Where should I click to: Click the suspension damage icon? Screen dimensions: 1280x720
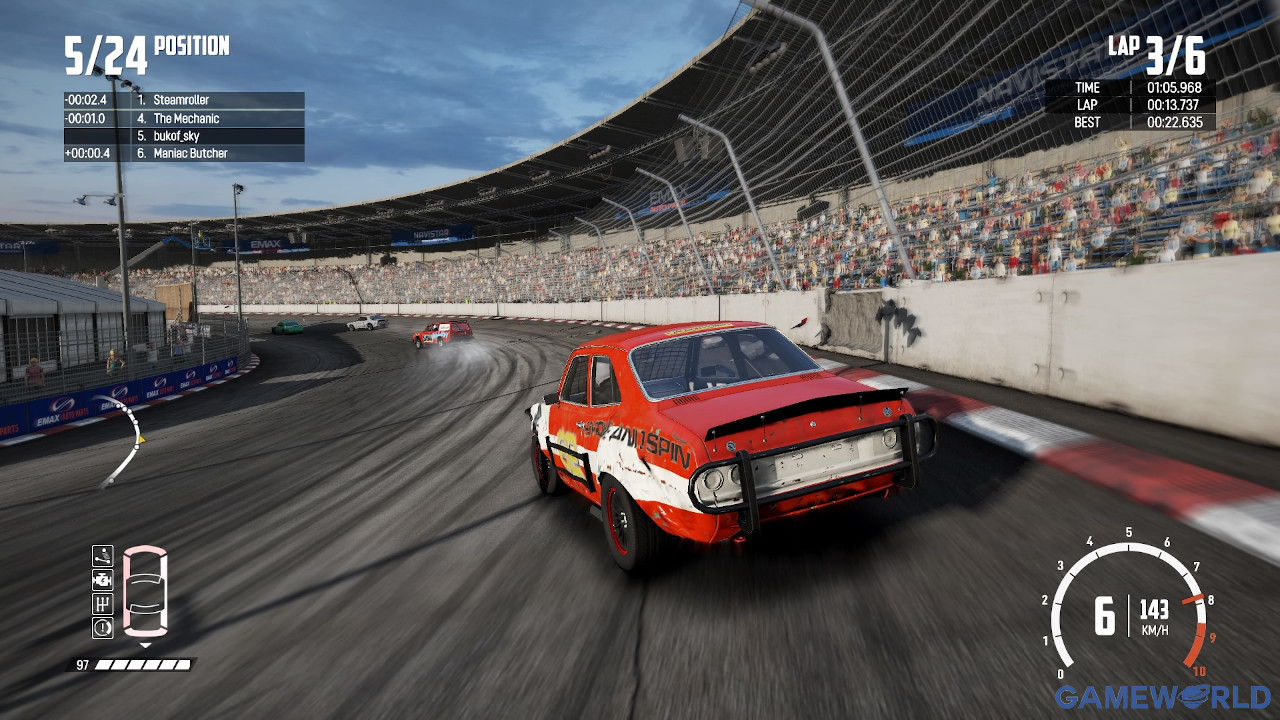pos(102,556)
